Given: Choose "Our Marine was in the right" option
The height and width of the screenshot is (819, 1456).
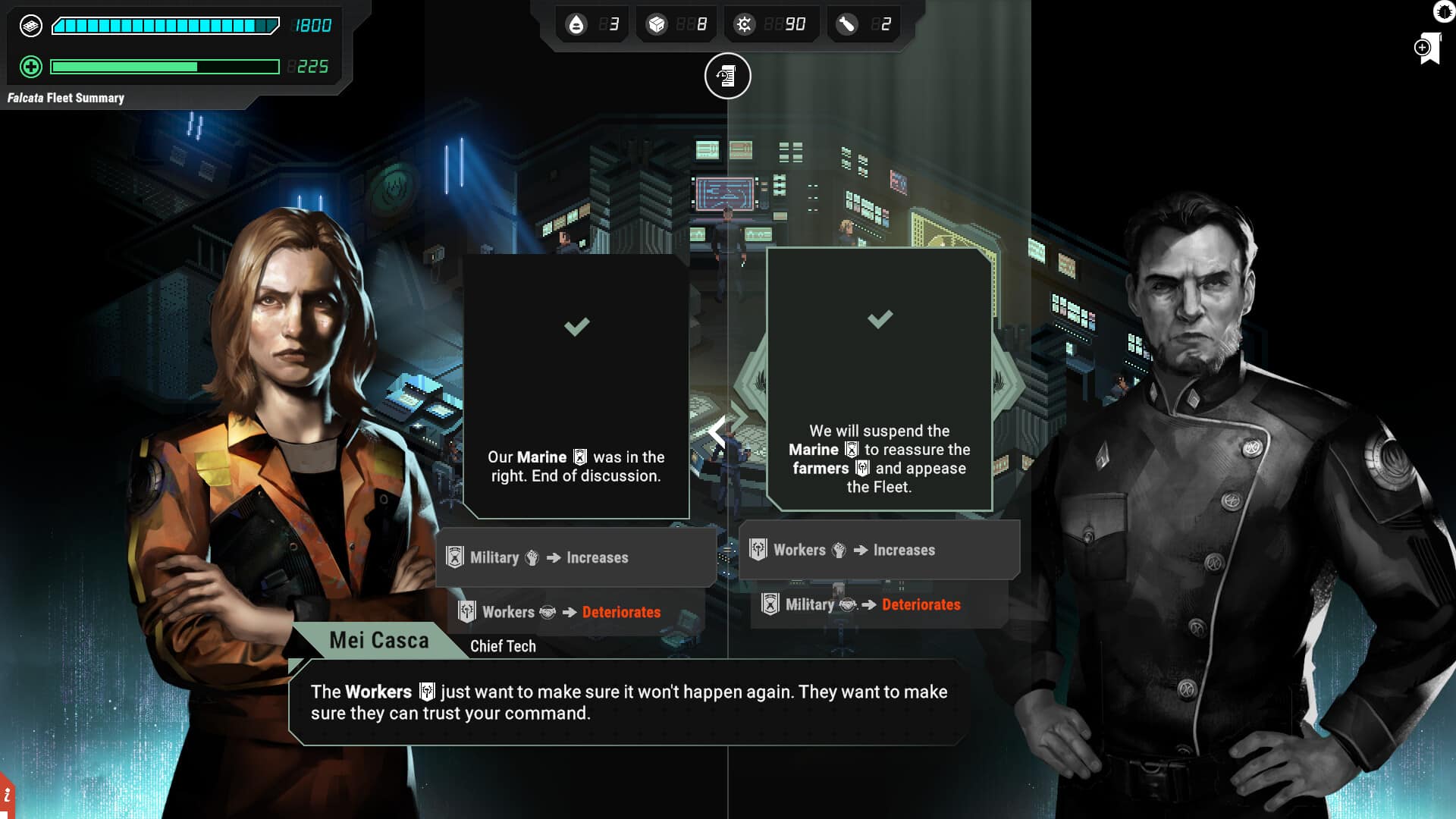Looking at the screenshot, I should pos(576,387).
